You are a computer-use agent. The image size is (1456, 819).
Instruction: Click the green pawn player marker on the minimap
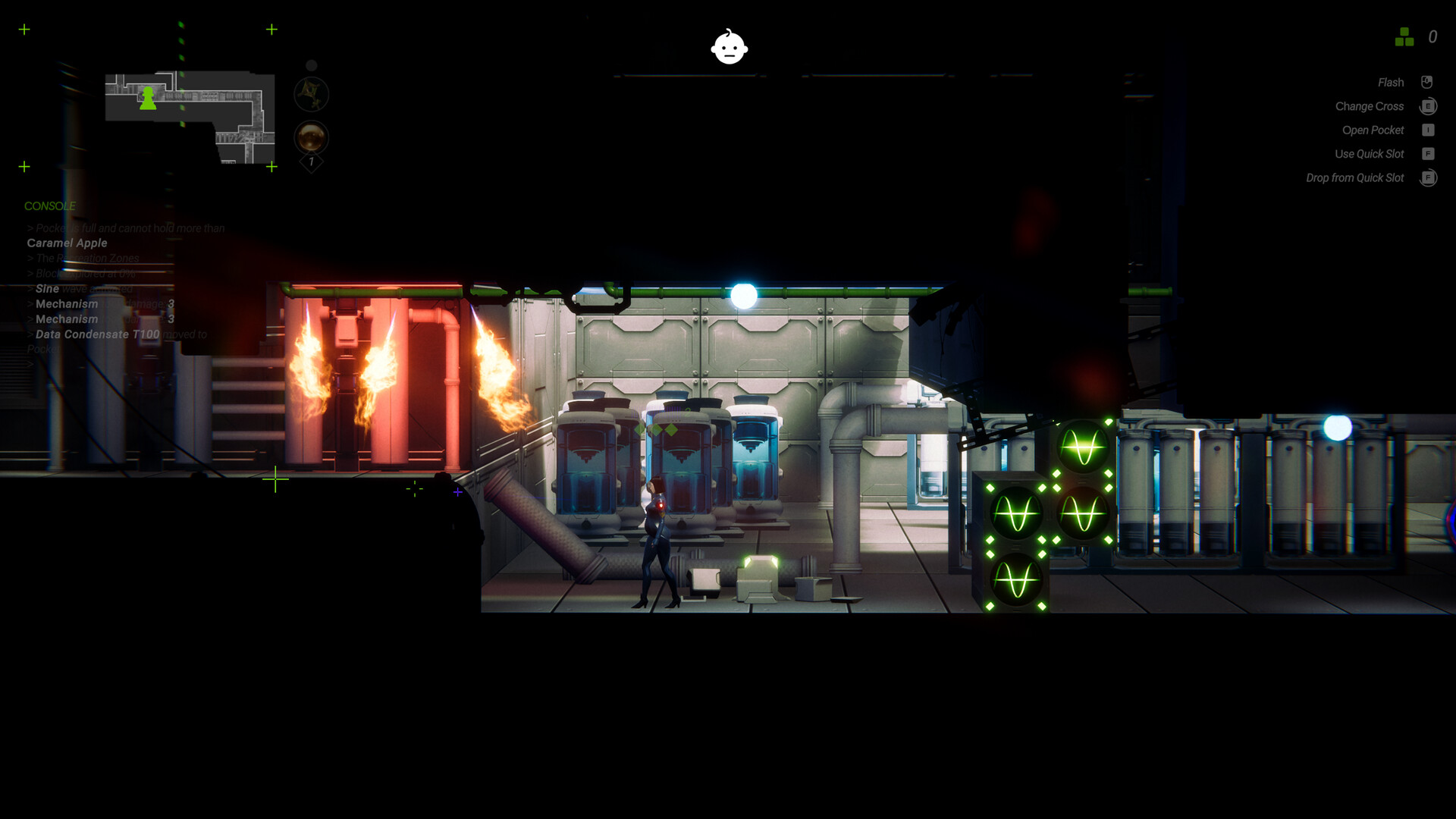pyautogui.click(x=147, y=99)
